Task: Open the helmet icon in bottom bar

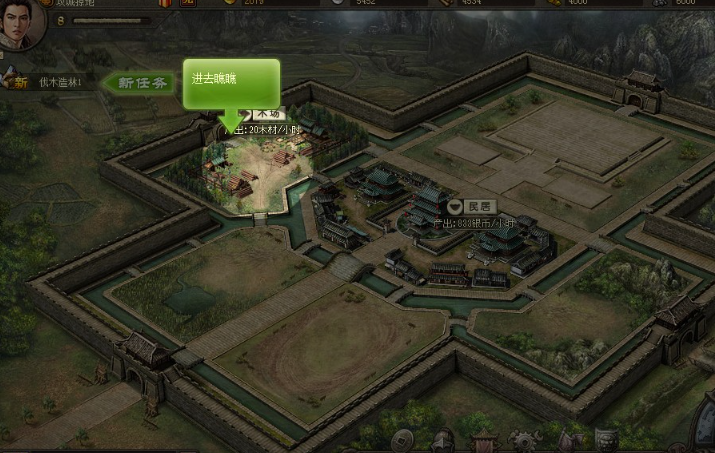Action: (443, 440)
